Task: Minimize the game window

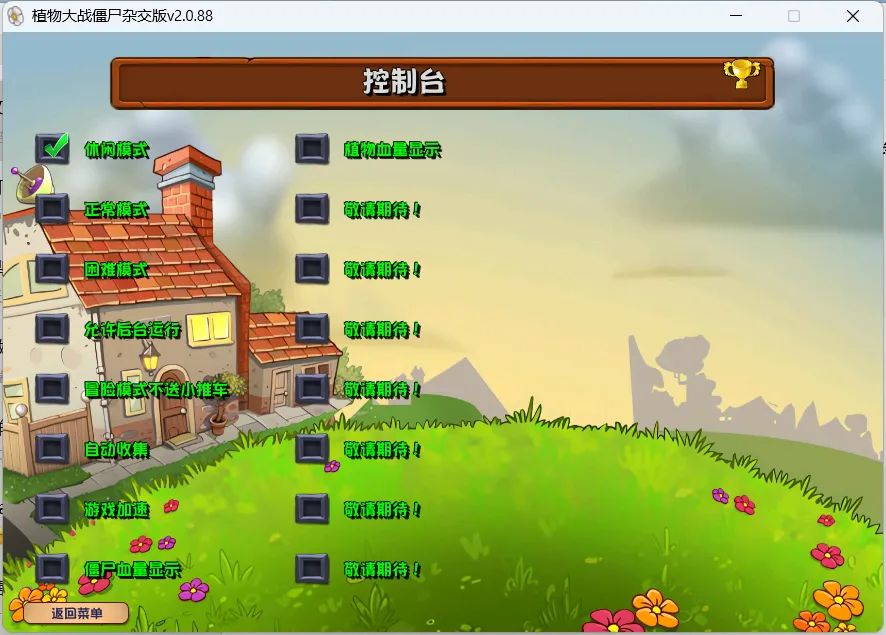Action: (x=736, y=16)
